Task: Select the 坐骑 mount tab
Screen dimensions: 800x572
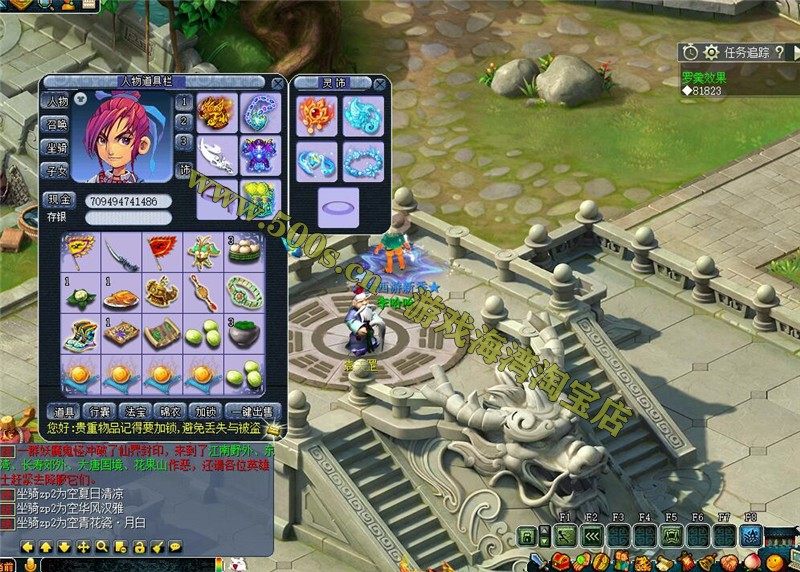Action: [55, 148]
